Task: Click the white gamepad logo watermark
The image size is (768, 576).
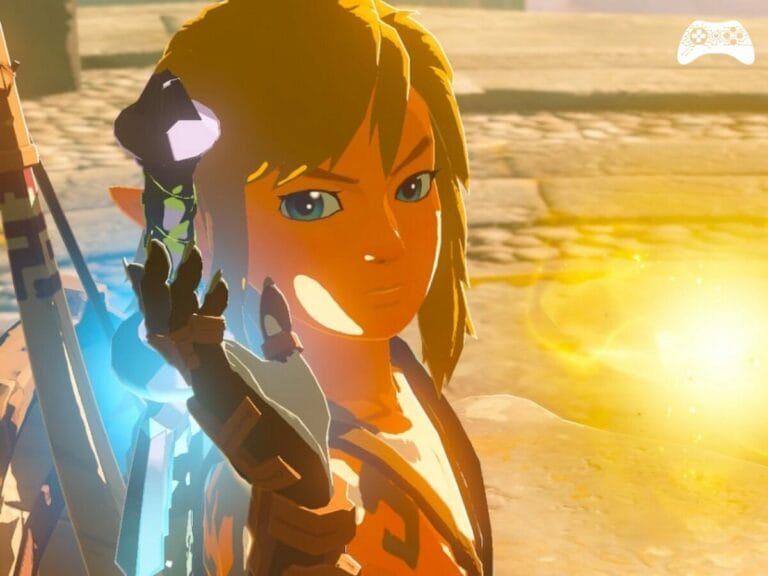Action: tap(715, 42)
